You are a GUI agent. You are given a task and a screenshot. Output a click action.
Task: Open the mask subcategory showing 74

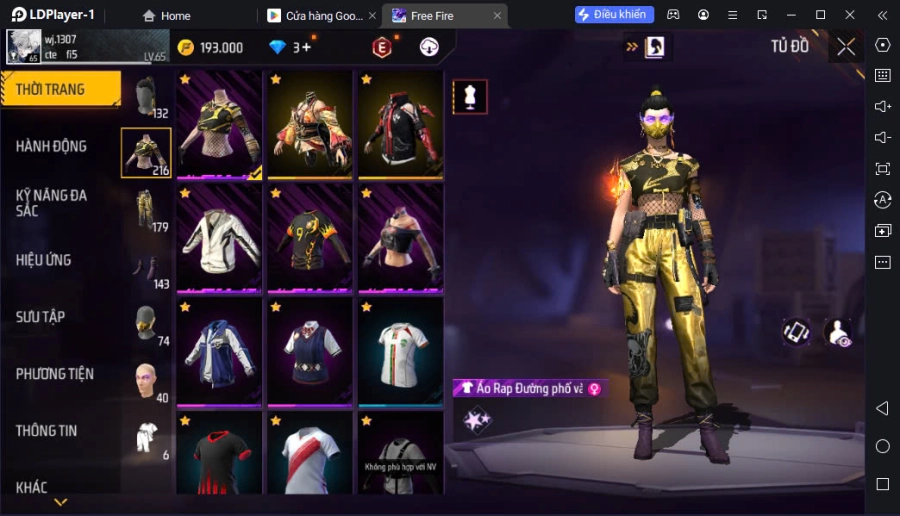click(146, 323)
